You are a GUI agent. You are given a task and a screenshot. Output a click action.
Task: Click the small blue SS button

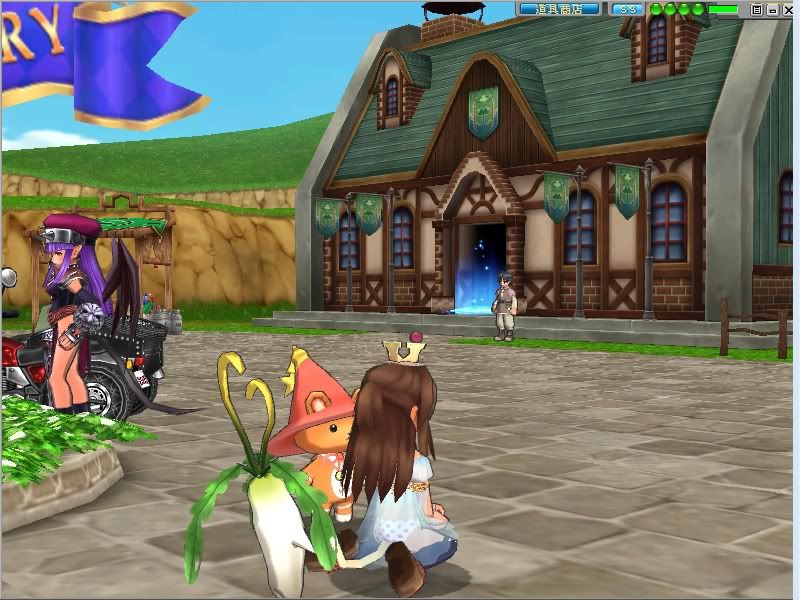(626, 9)
